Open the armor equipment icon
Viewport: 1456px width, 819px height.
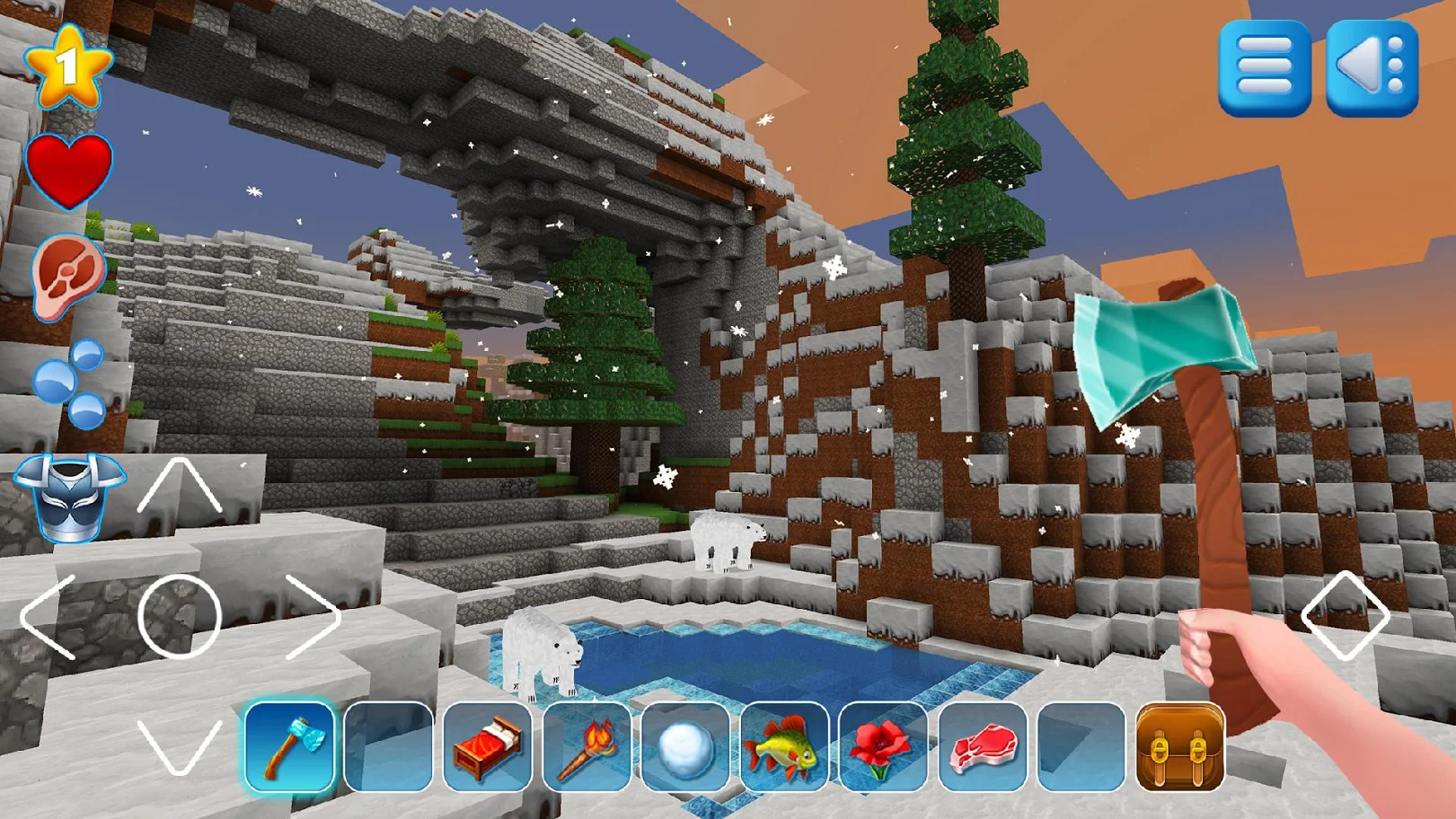[x=69, y=497]
